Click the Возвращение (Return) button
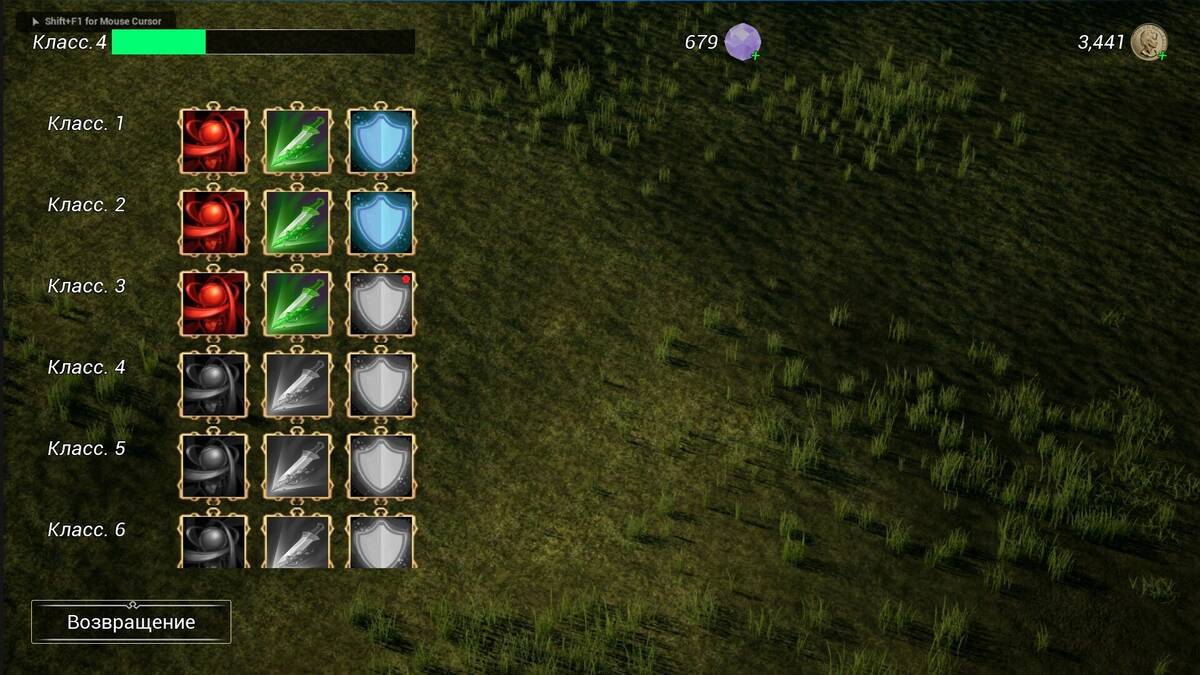Viewport: 1200px width, 675px height. [131, 622]
